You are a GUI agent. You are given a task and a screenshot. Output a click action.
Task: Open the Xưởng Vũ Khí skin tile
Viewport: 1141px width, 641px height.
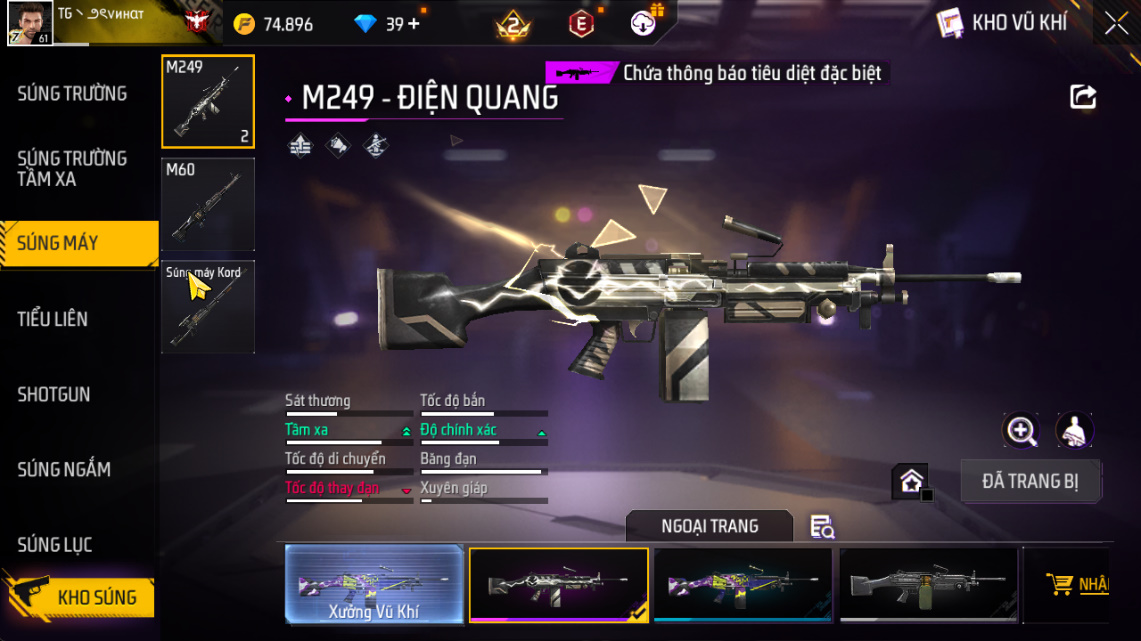tap(374, 584)
